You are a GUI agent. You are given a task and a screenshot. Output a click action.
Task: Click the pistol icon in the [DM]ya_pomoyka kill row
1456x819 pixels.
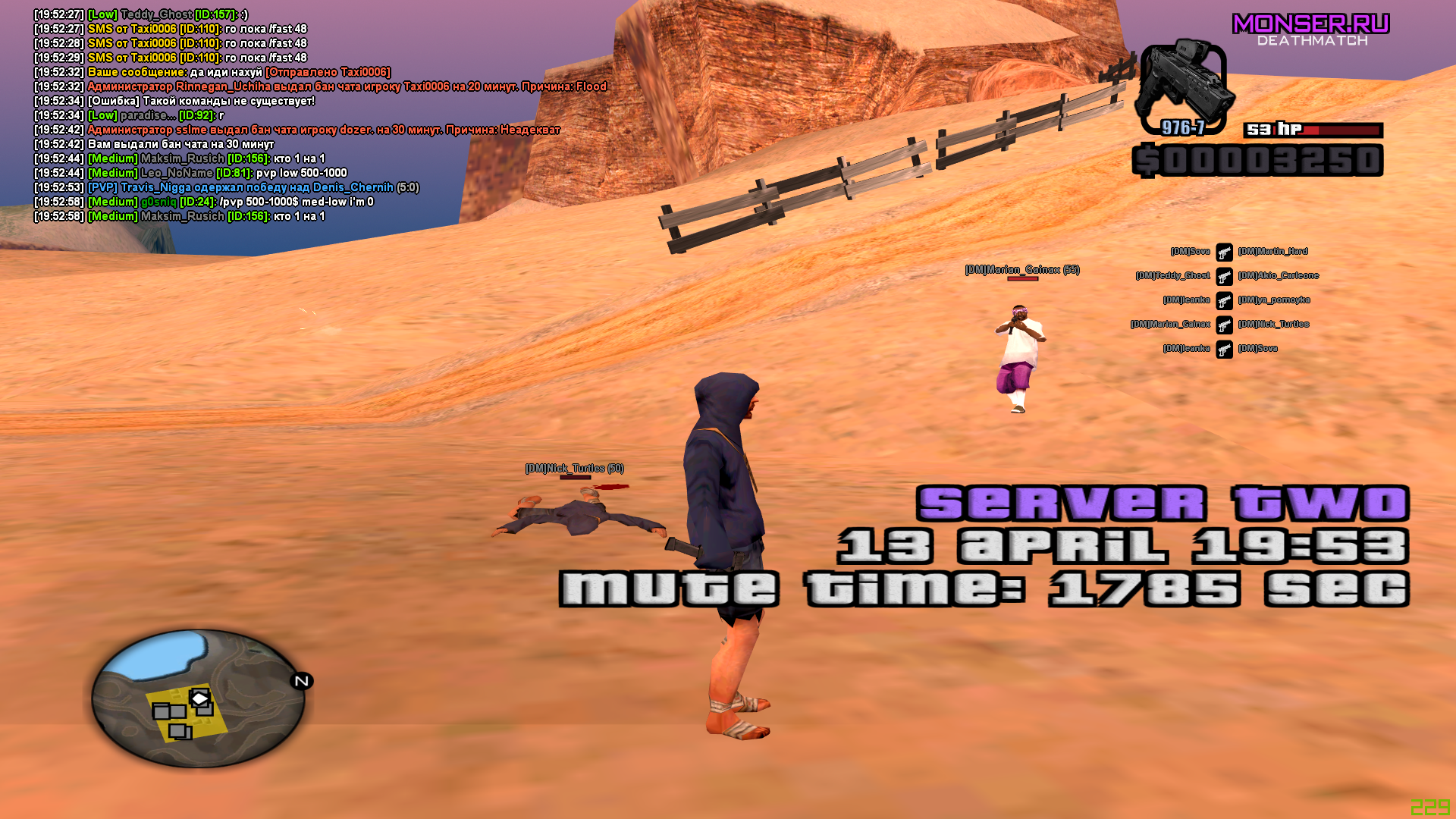pyautogui.click(x=1226, y=300)
